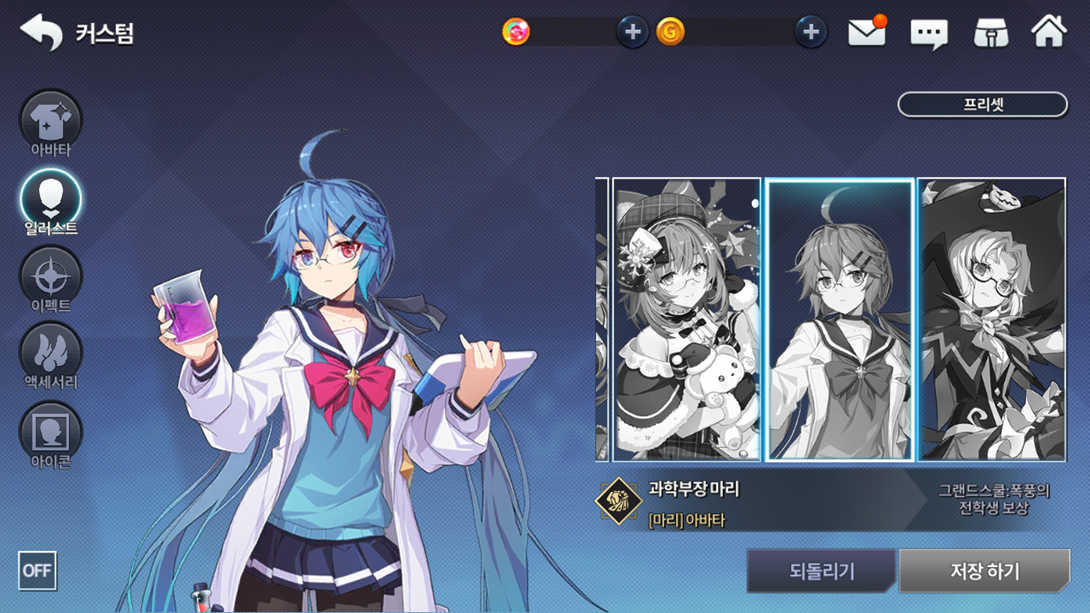
Task: Open the 프리셋 preset menu
Action: pyautogui.click(x=982, y=104)
